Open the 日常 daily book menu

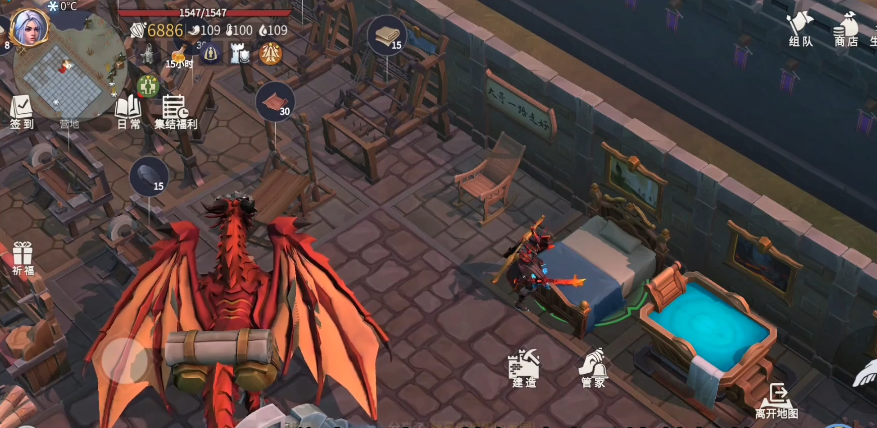(128, 111)
